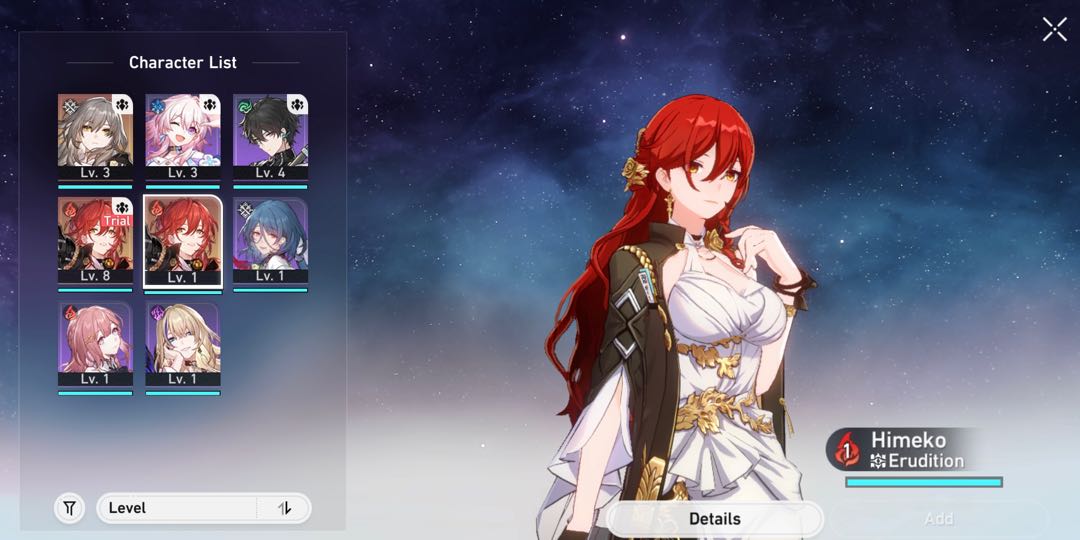Click the Add button for Himeko
Screen dimensions: 1080x540
tap(938, 519)
